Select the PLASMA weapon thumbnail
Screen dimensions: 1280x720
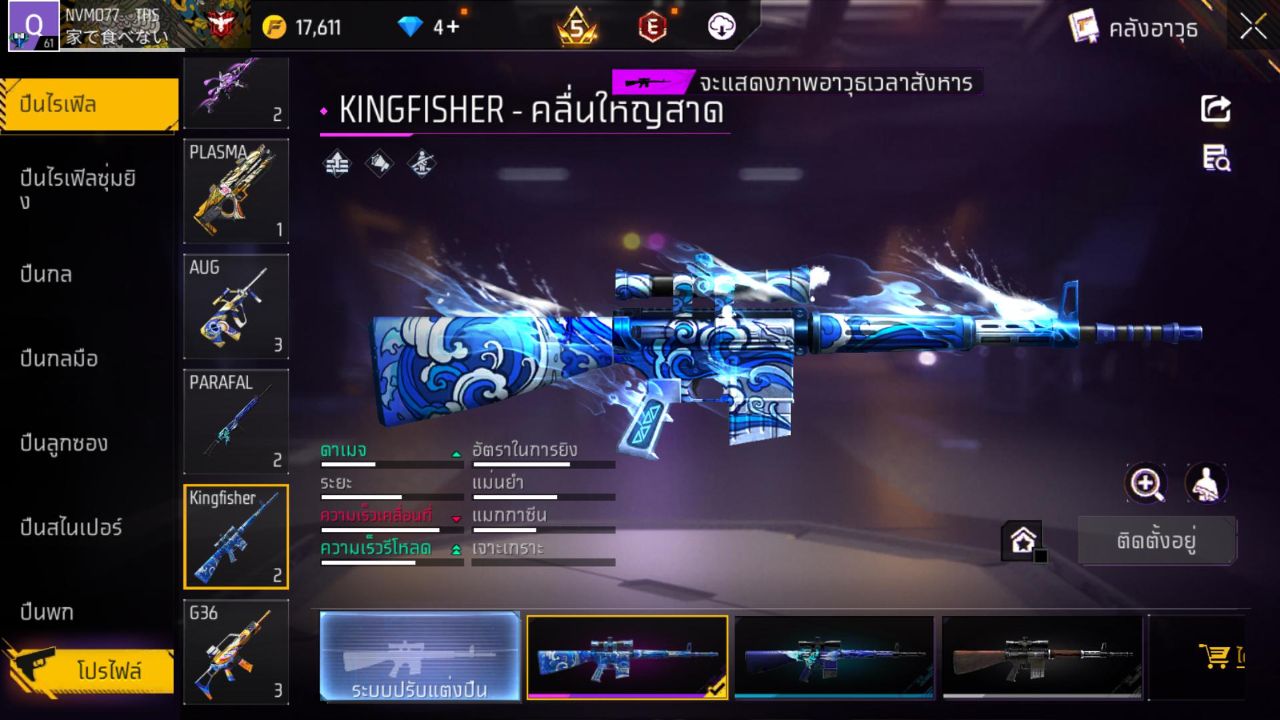click(x=236, y=191)
